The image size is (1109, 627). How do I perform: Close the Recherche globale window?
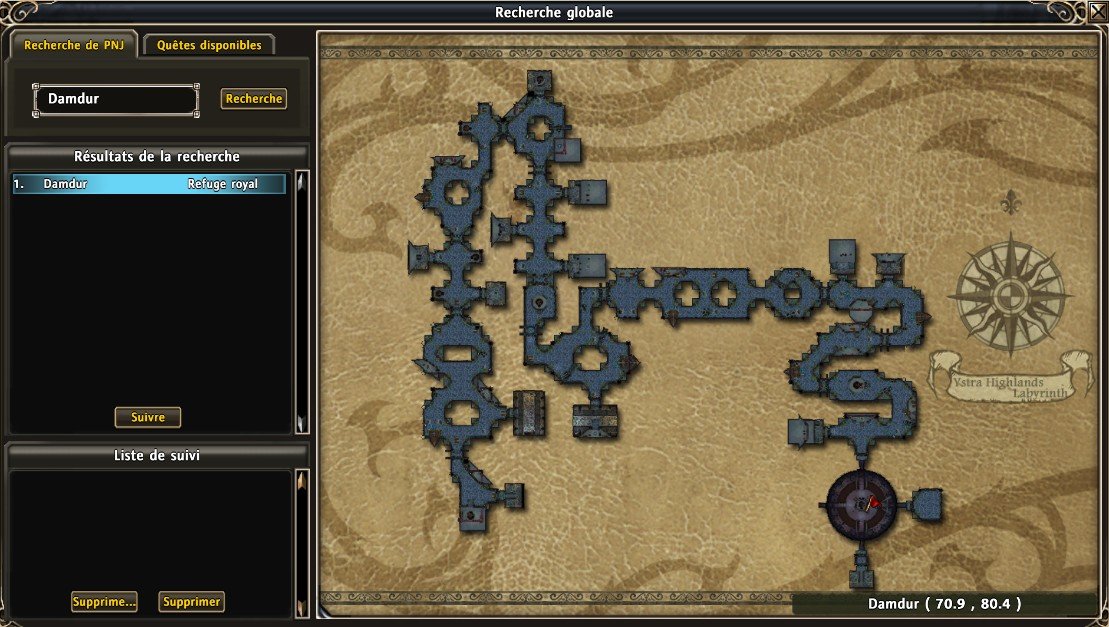point(1096,14)
